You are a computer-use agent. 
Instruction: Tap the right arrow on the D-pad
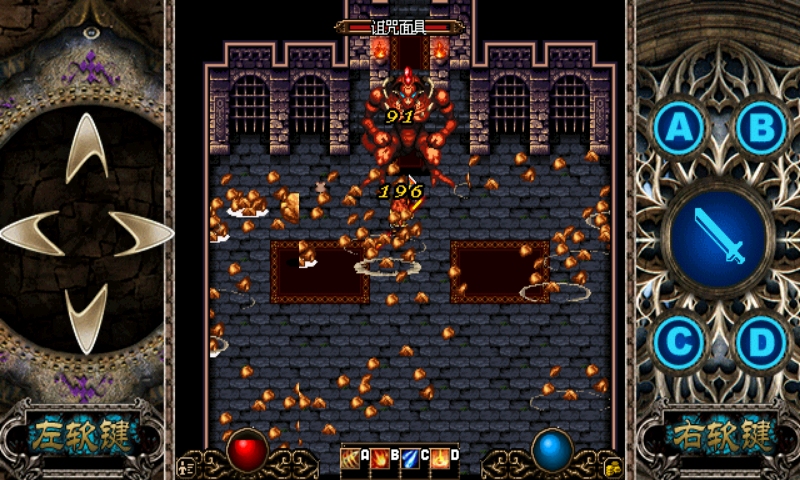click(139, 233)
